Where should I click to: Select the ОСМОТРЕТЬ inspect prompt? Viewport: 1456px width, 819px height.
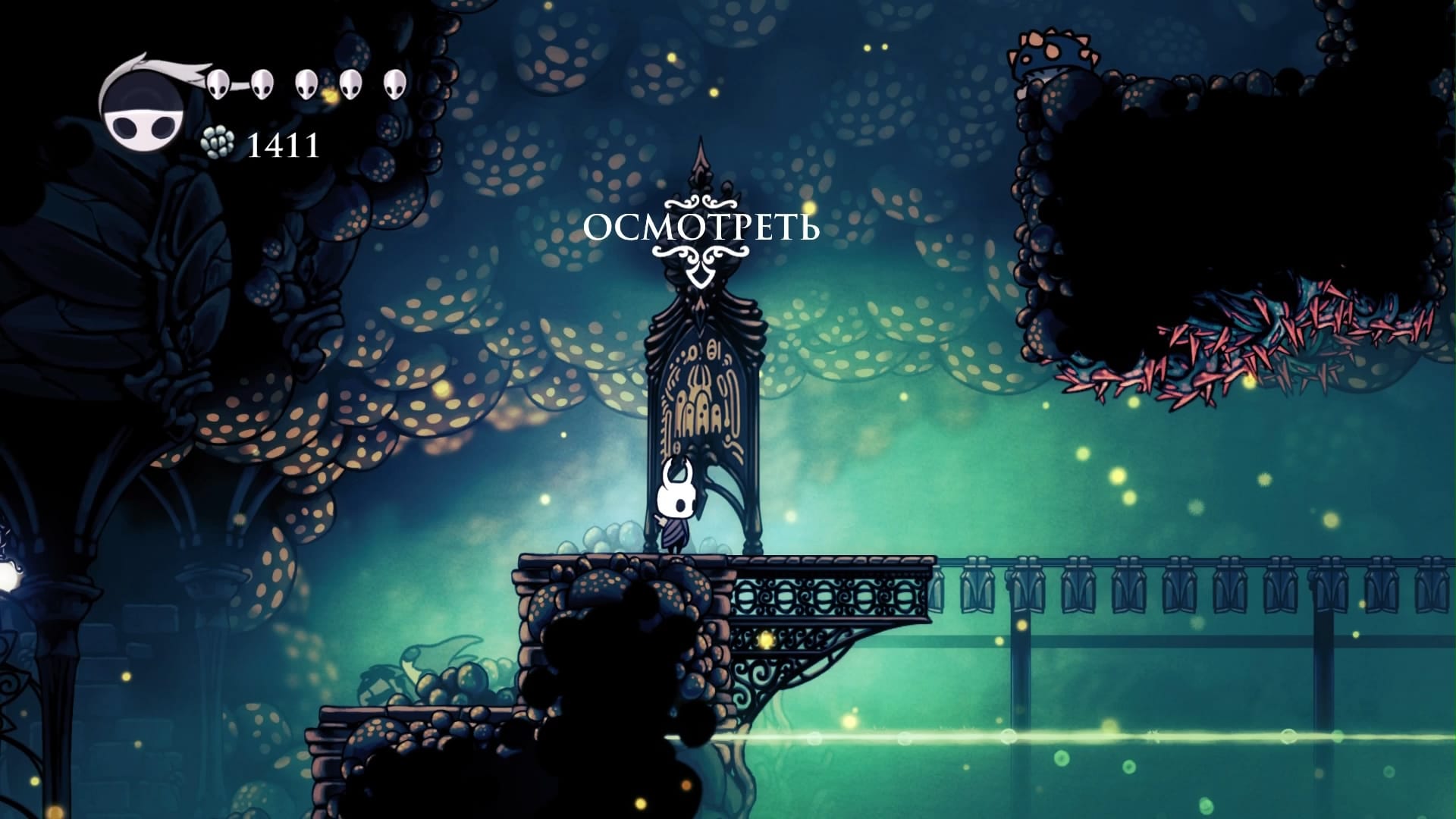(701, 228)
